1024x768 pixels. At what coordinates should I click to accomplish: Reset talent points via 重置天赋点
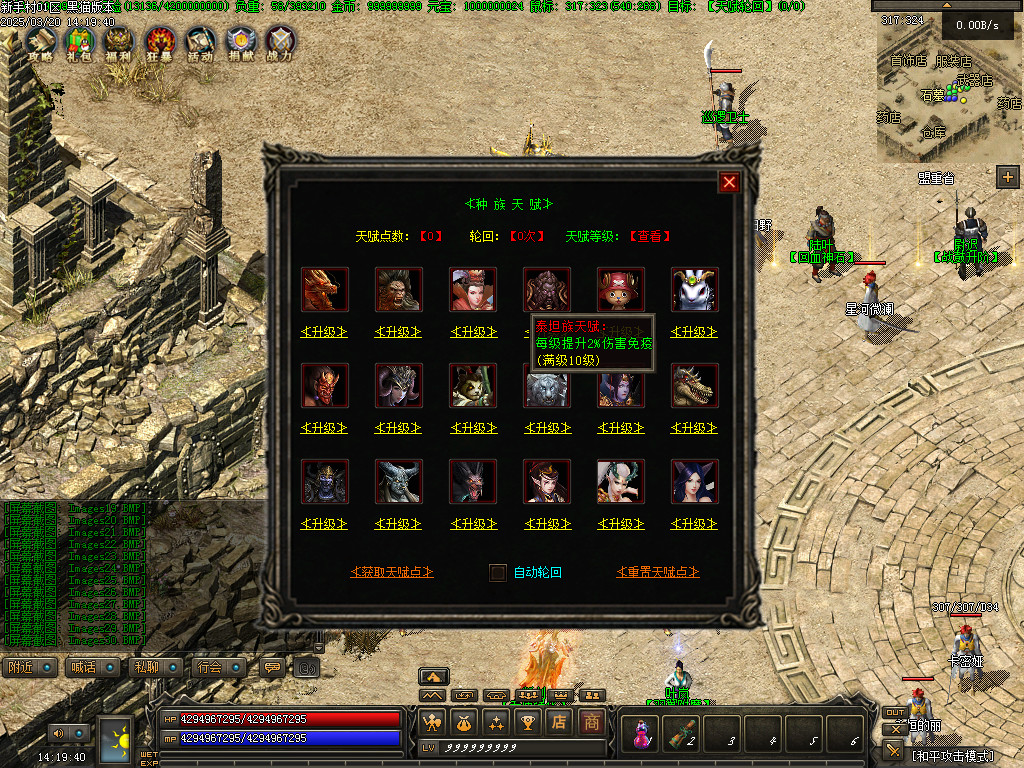[x=658, y=572]
